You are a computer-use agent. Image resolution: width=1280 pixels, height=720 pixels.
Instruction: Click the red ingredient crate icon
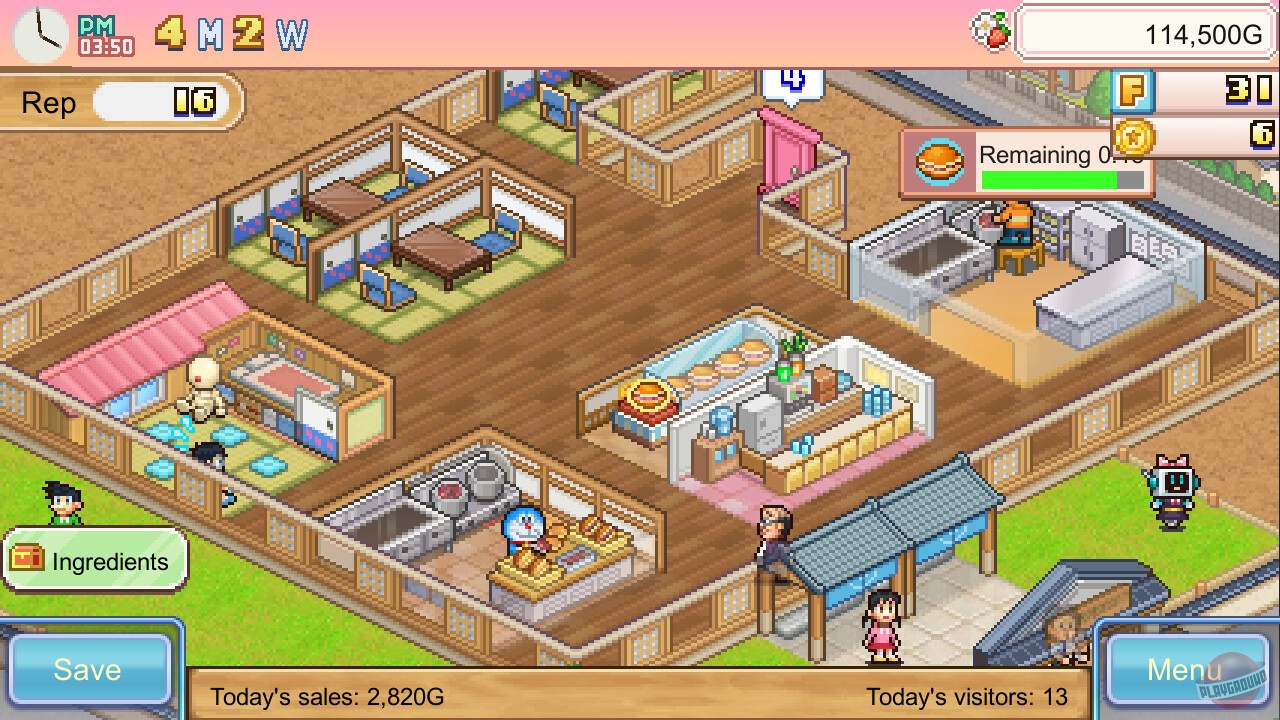(27, 561)
